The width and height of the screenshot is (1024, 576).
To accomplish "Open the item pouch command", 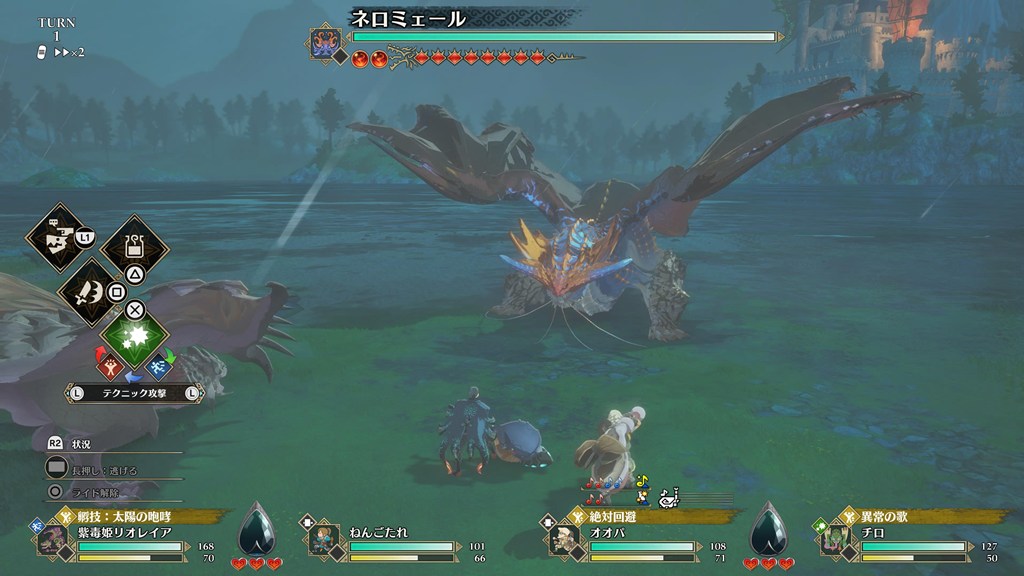I will coord(134,245).
